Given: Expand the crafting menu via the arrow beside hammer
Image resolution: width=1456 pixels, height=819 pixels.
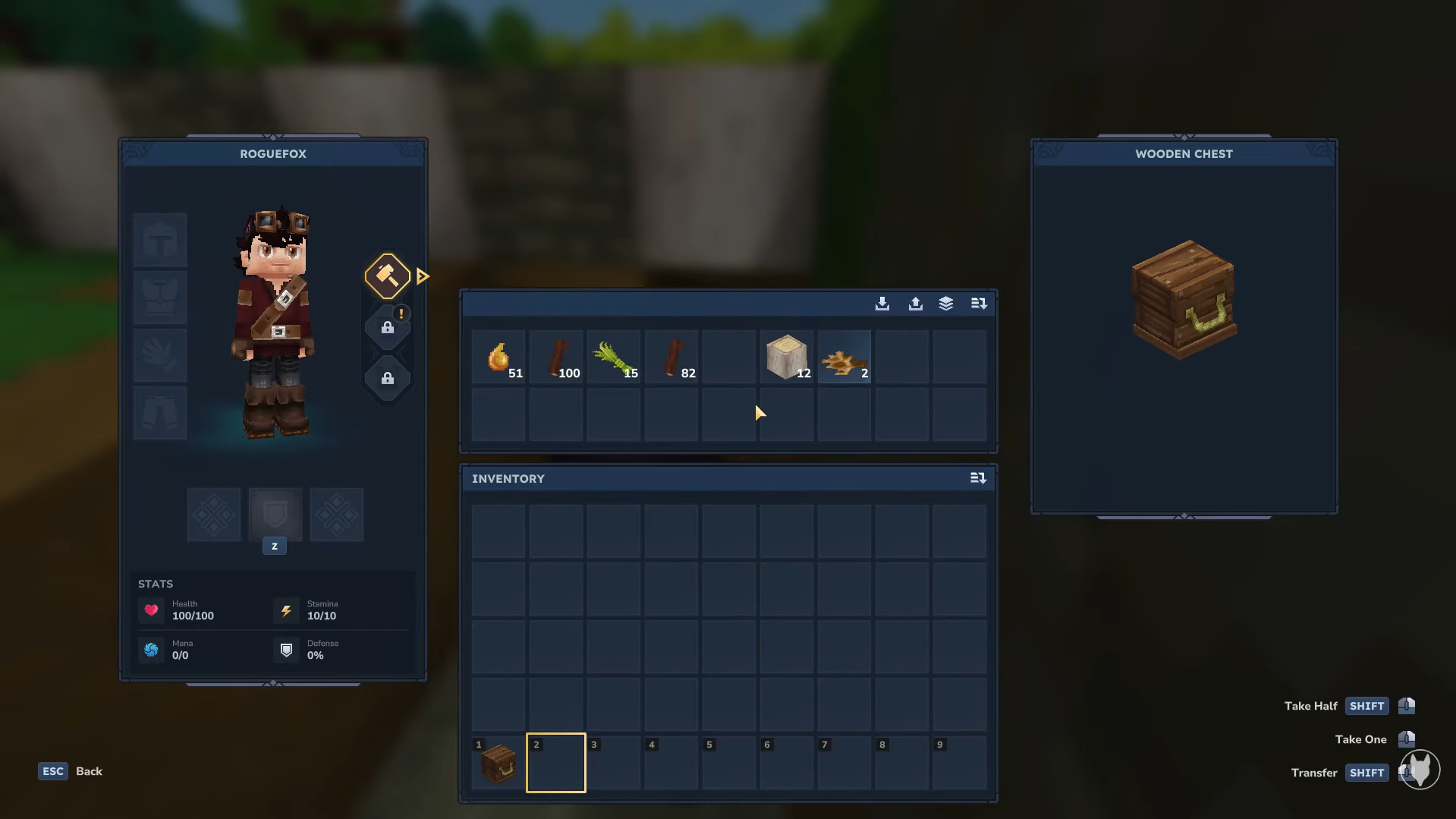Looking at the screenshot, I should pos(423,276).
